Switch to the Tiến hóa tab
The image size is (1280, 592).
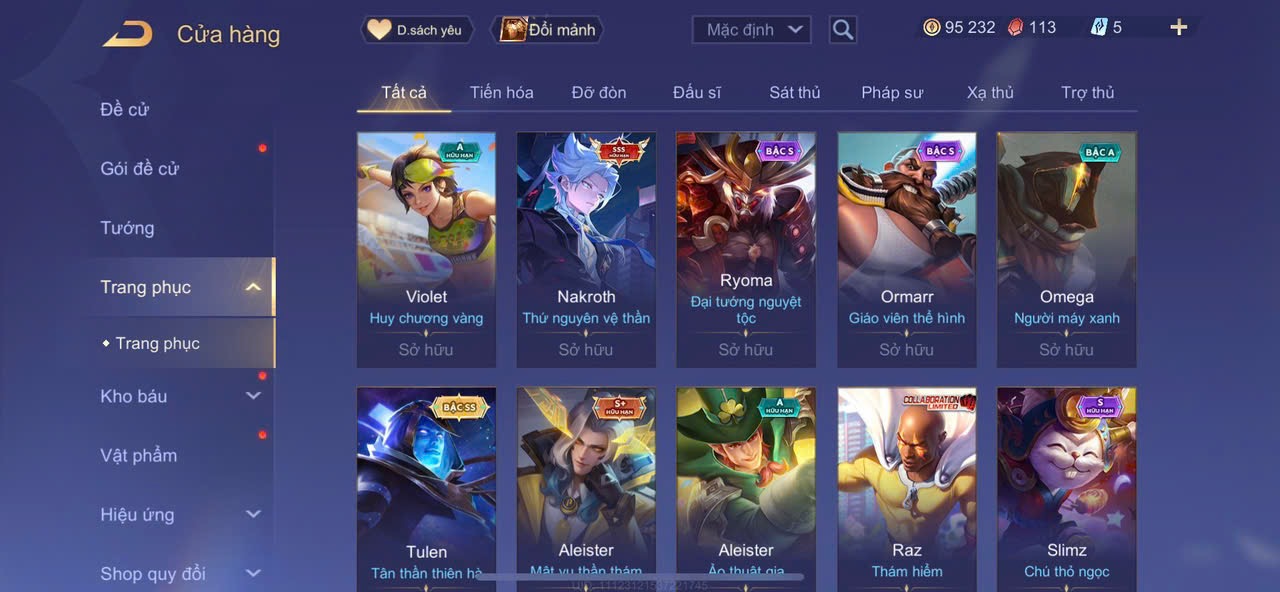coord(501,93)
